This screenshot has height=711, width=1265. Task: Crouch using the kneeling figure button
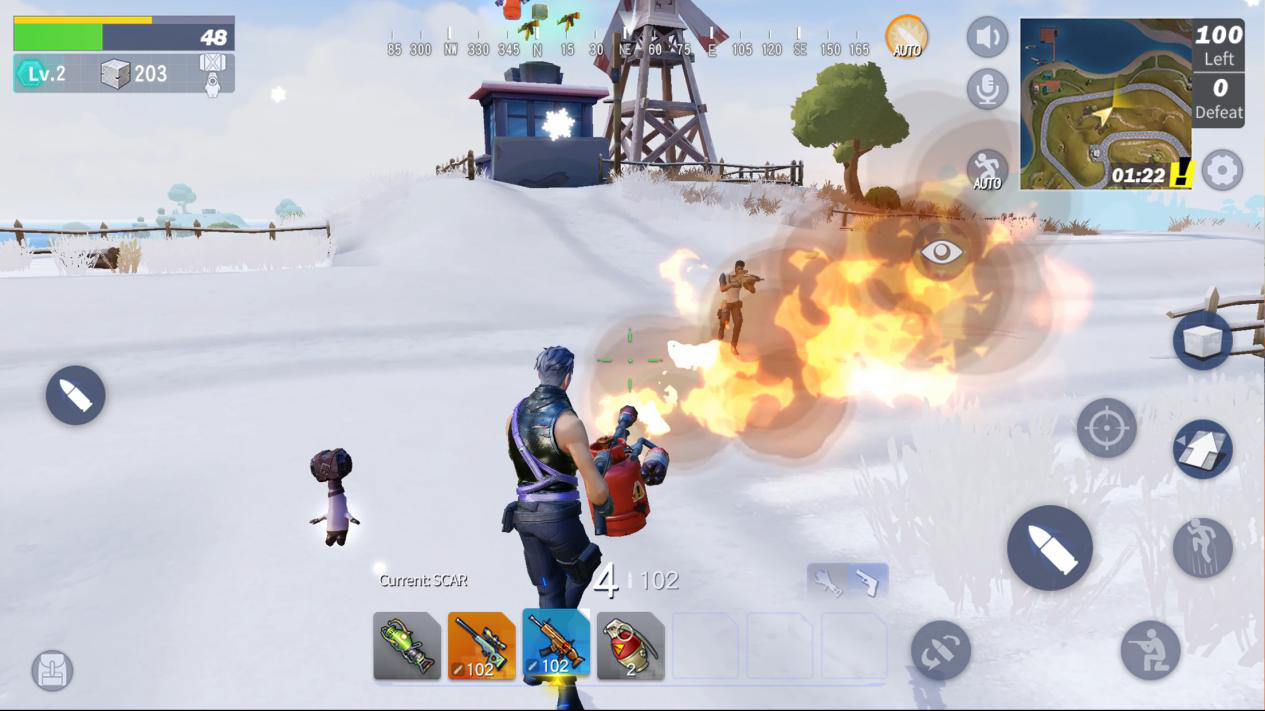point(1150,650)
